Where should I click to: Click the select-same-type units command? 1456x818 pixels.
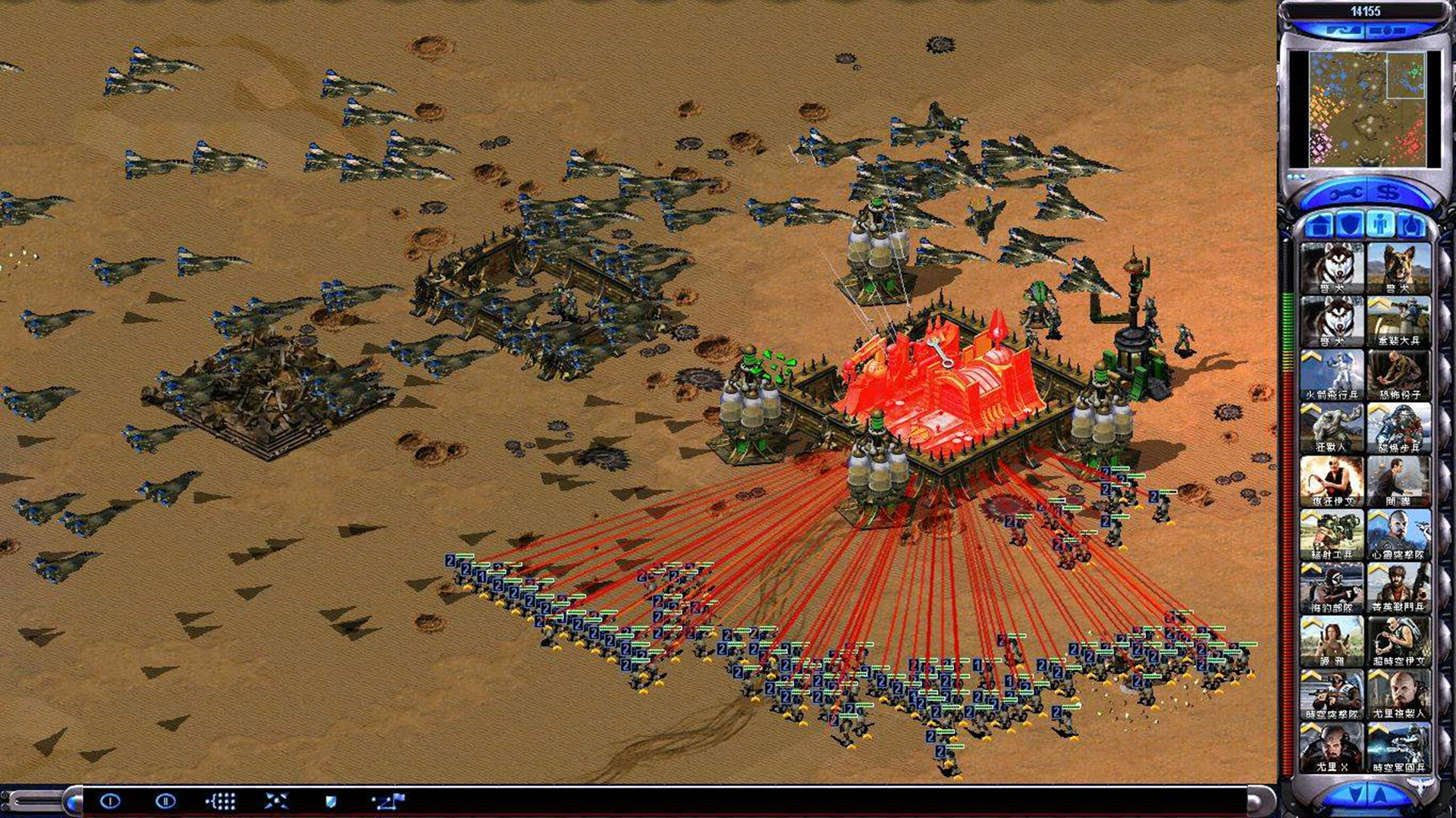pyautogui.click(x=221, y=801)
